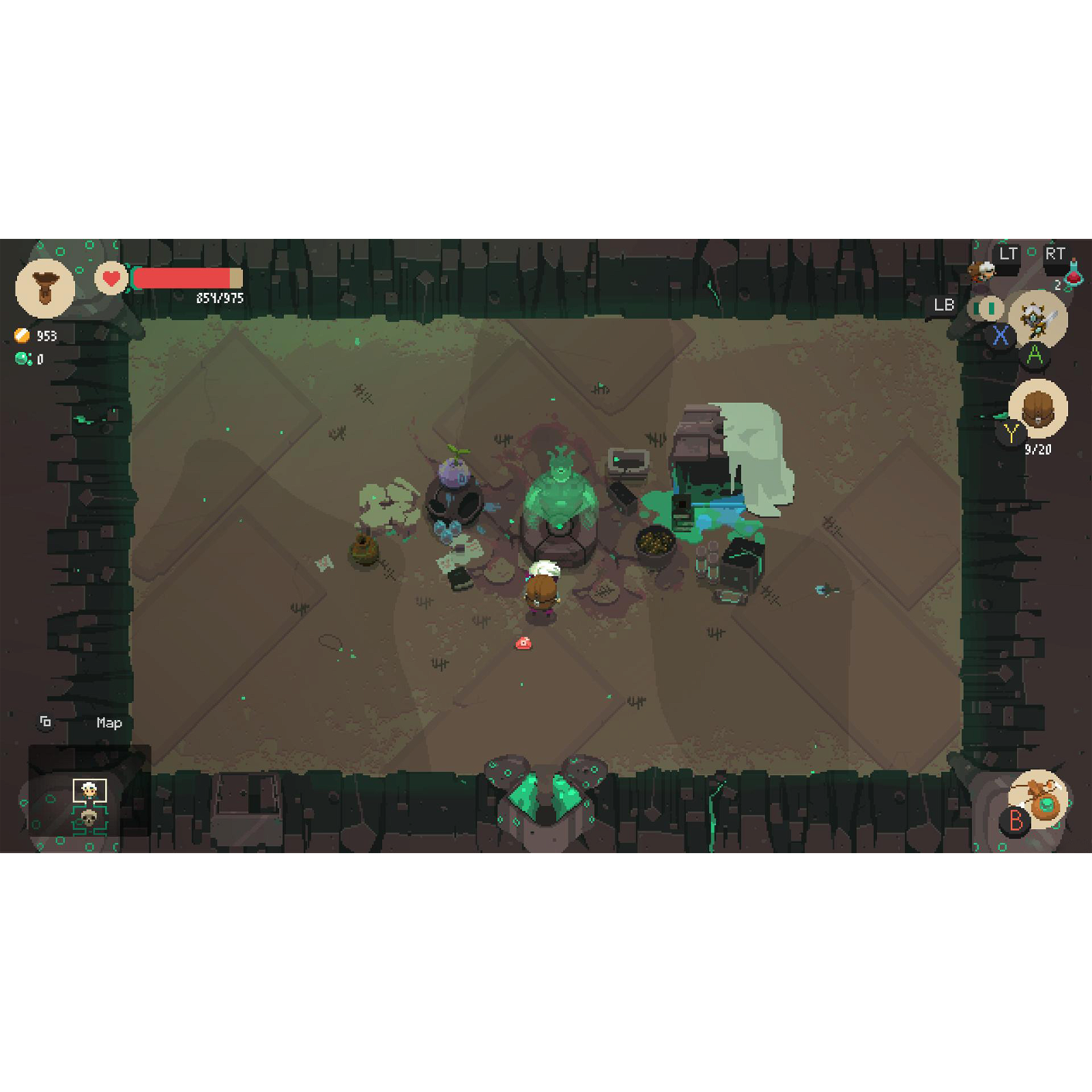Click the minimap expand icon next to Map

click(45, 722)
